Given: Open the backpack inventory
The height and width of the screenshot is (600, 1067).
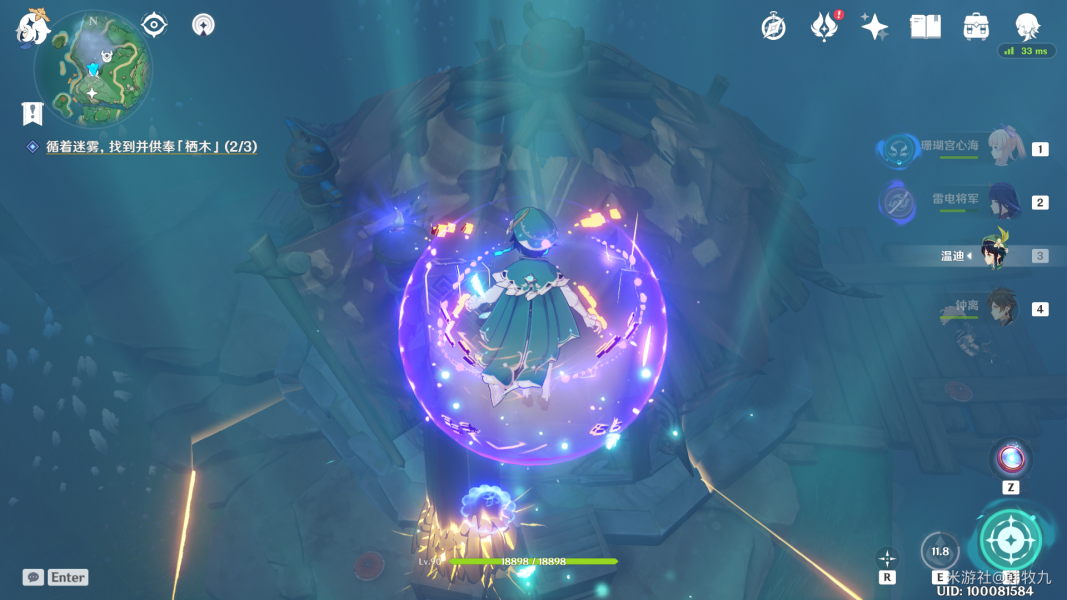Looking at the screenshot, I should 976,27.
